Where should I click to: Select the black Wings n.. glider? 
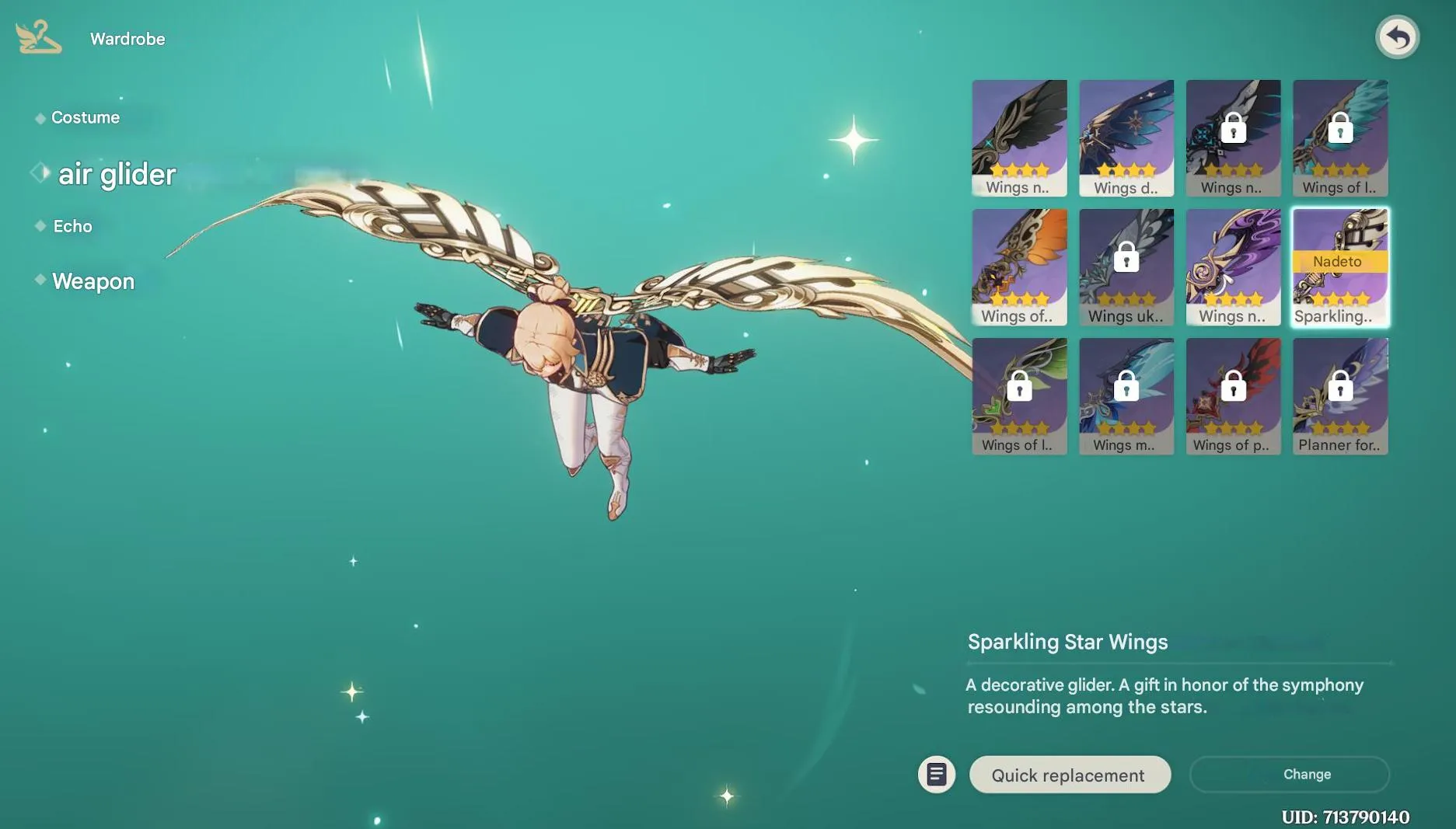coord(1019,138)
